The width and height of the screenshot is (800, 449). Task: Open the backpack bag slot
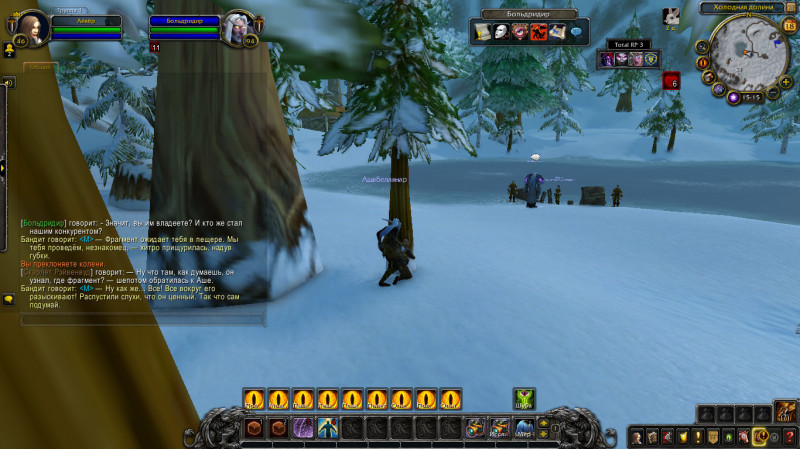click(786, 411)
